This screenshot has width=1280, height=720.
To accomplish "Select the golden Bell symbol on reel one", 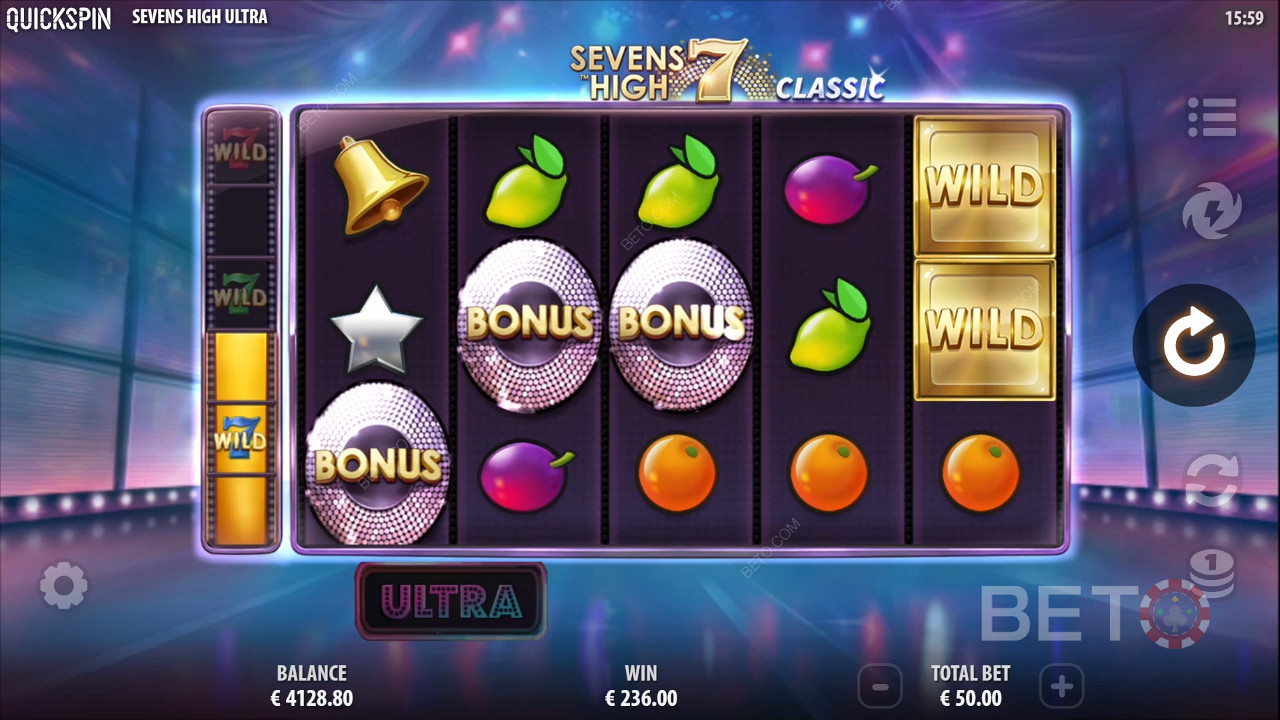I will pos(380,185).
